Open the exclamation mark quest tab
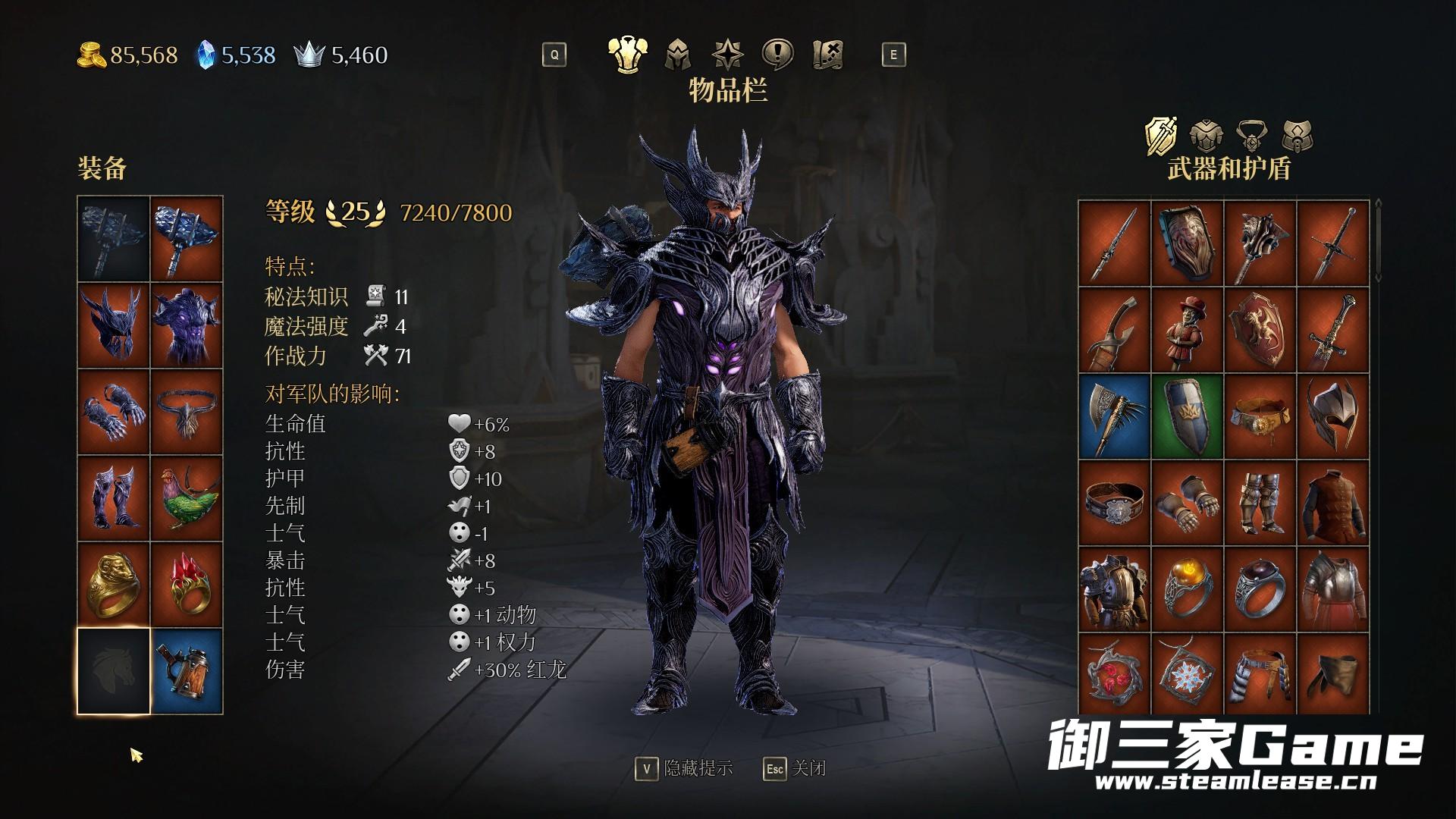The height and width of the screenshot is (819, 1456). pyautogui.click(x=778, y=55)
